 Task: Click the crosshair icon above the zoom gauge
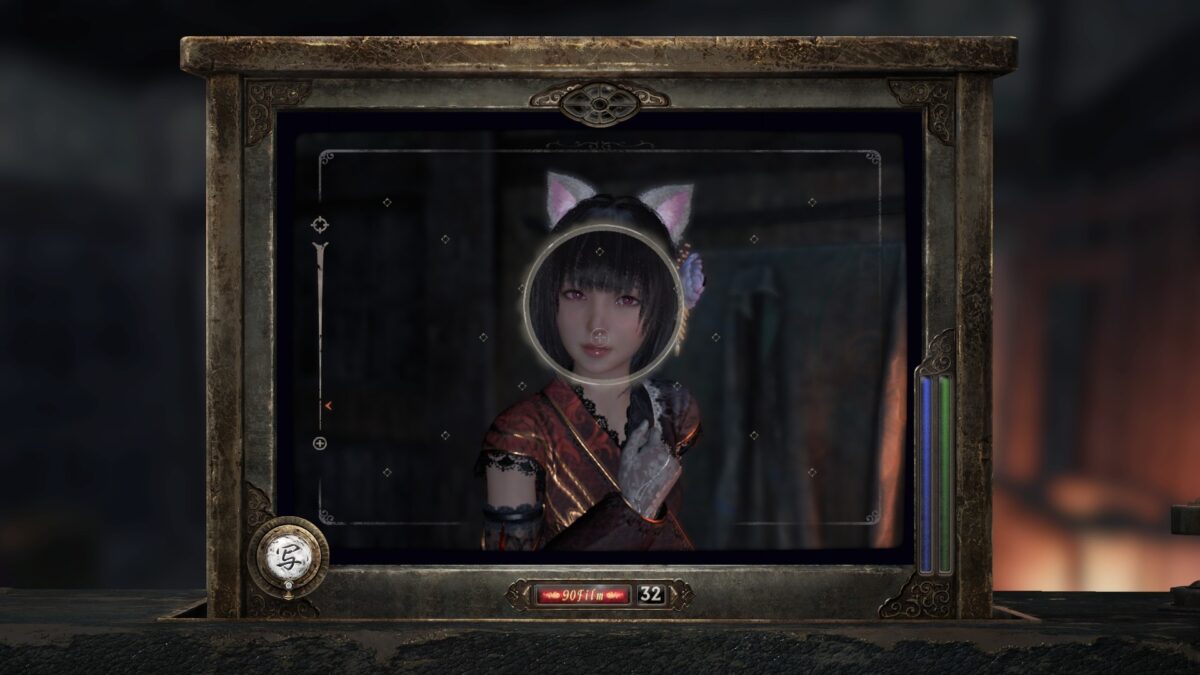[x=320, y=224]
